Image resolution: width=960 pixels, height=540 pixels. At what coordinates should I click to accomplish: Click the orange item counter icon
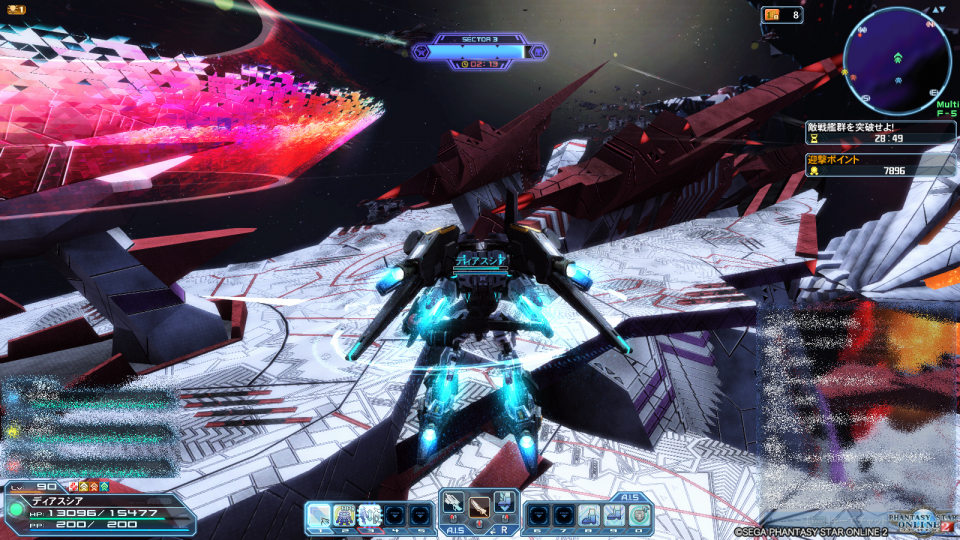pos(770,15)
